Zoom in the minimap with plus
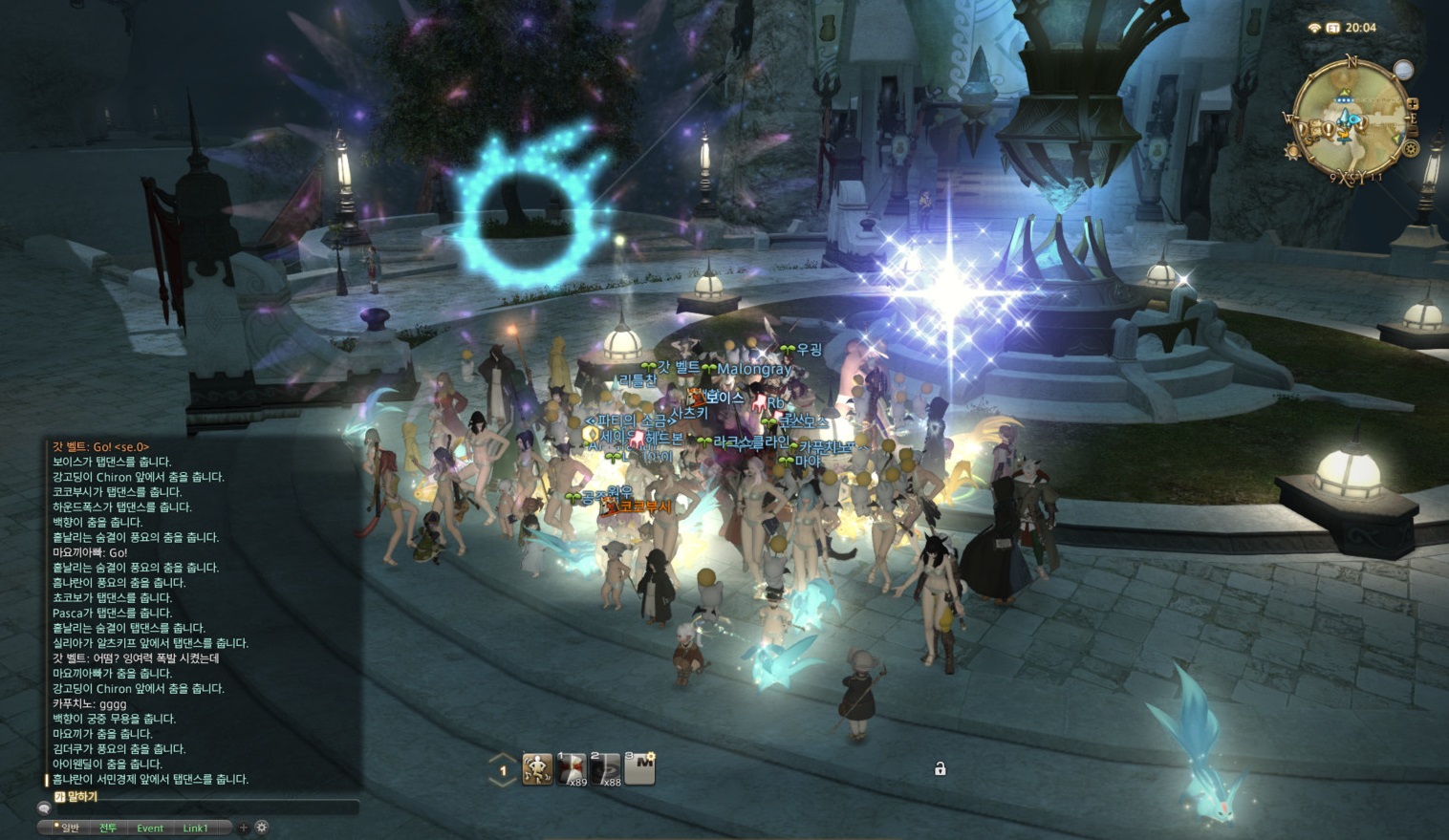 (1413, 104)
